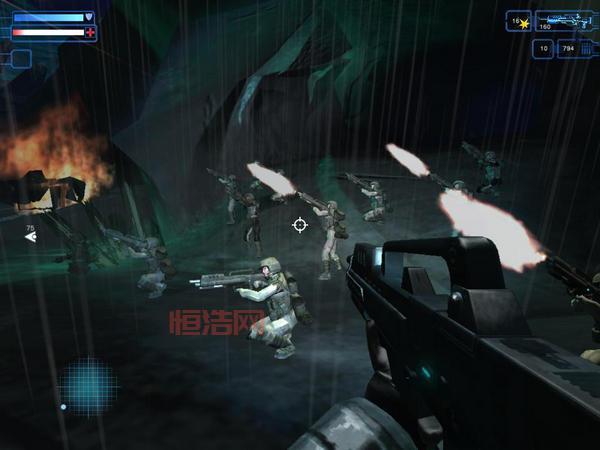Select the blue assault rifle weapon icon

(x=564, y=20)
